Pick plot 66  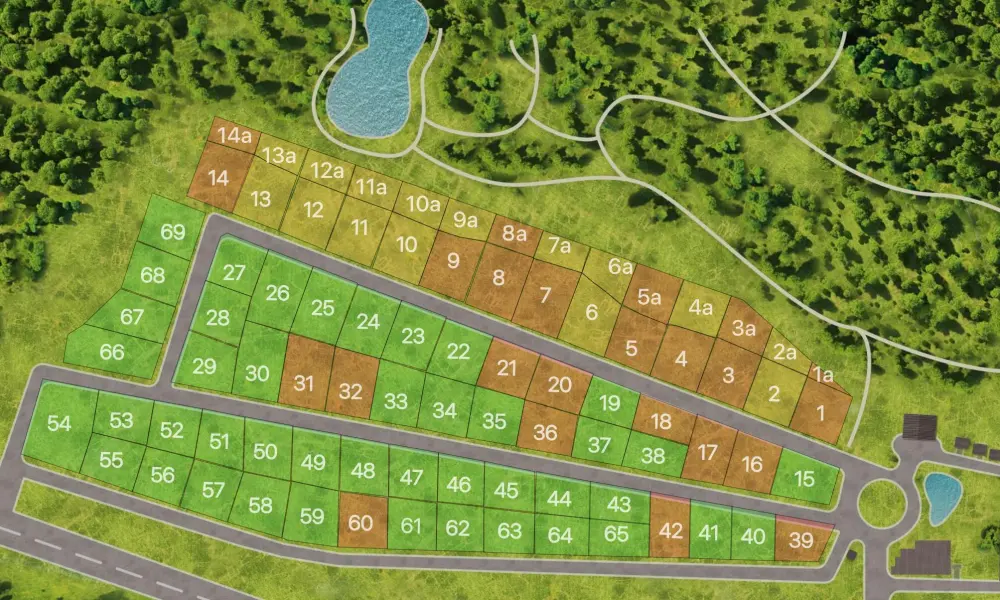coord(112,353)
